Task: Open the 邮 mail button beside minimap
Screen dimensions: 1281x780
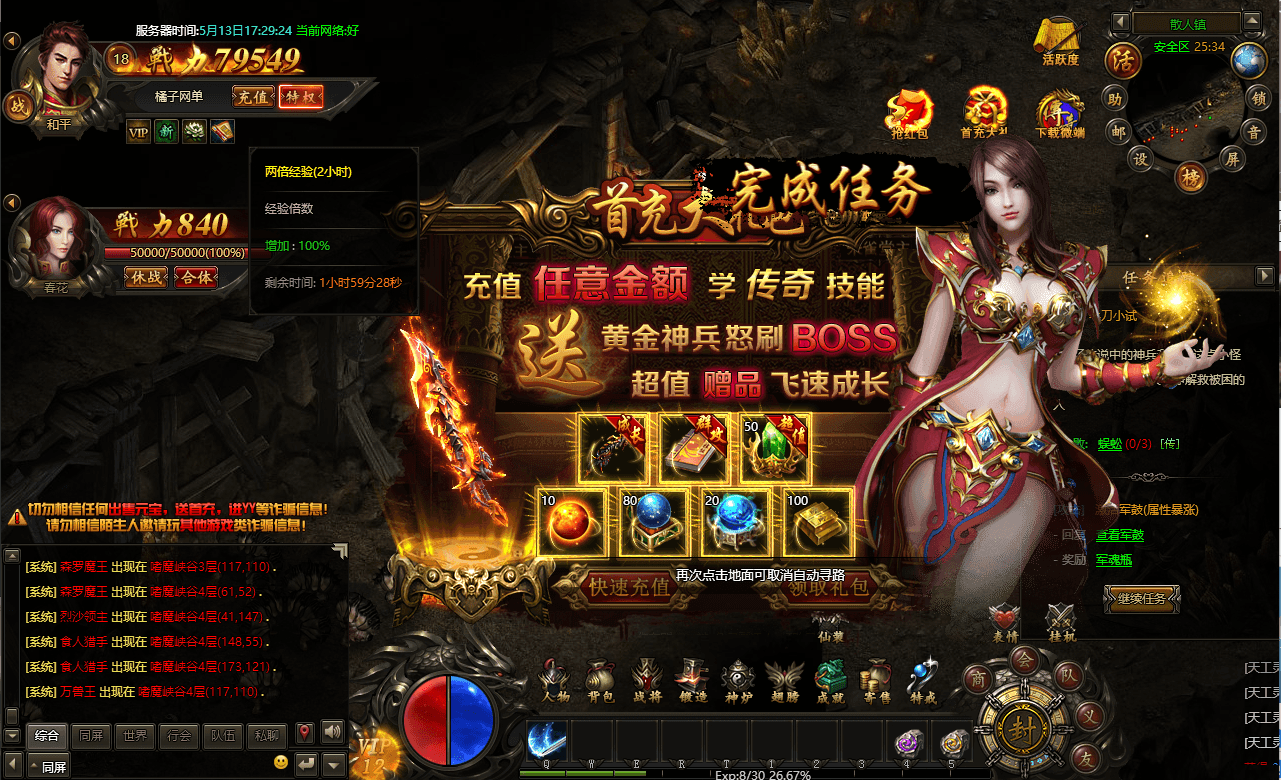Action: click(1118, 131)
